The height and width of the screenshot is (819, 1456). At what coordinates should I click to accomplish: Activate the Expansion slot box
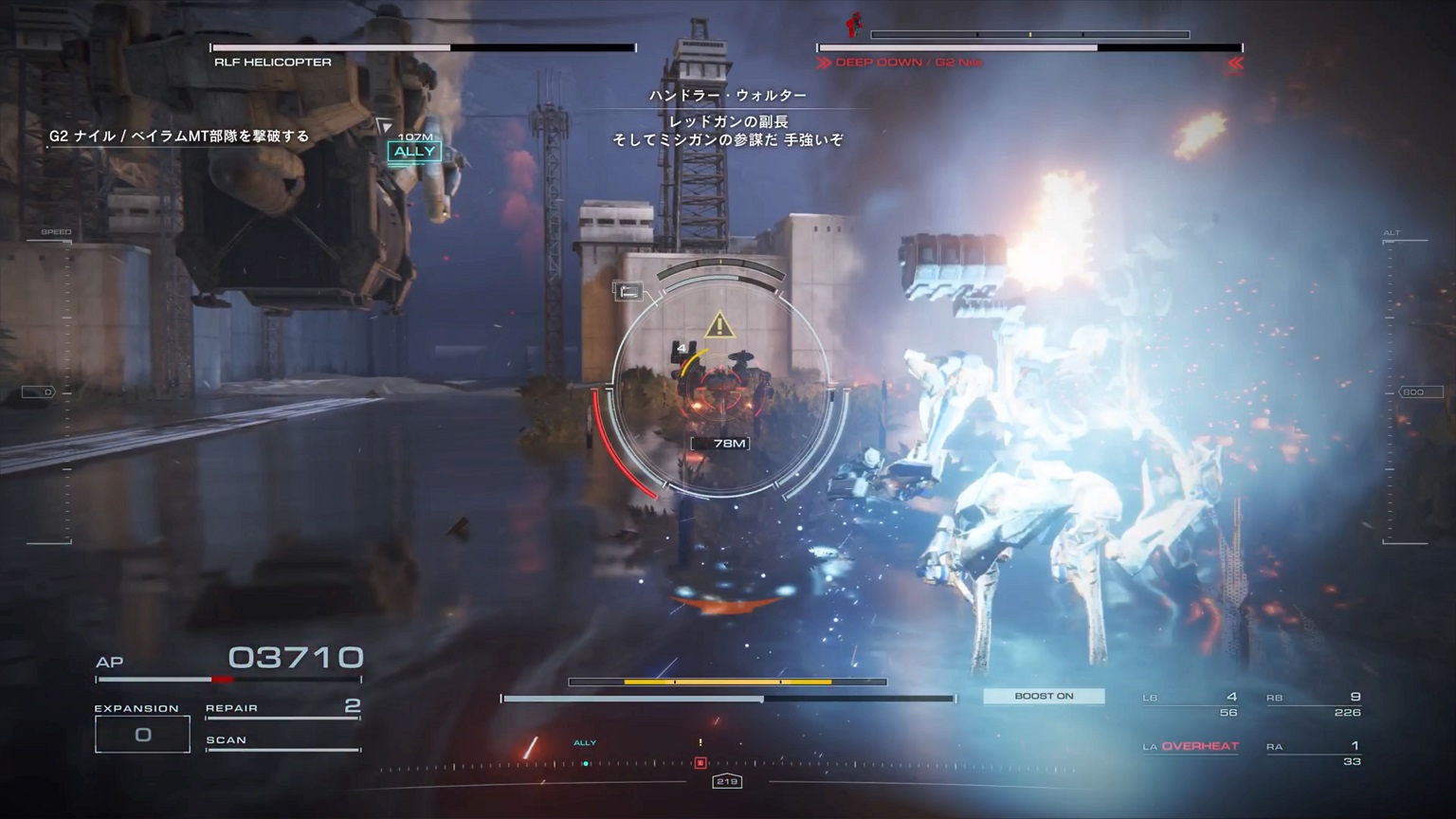pos(142,735)
